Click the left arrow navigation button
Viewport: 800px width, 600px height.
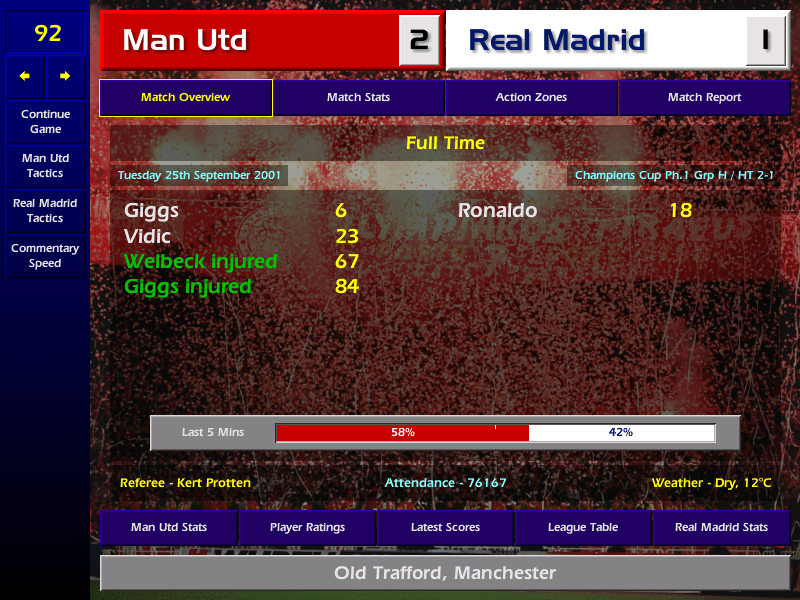coord(25,76)
